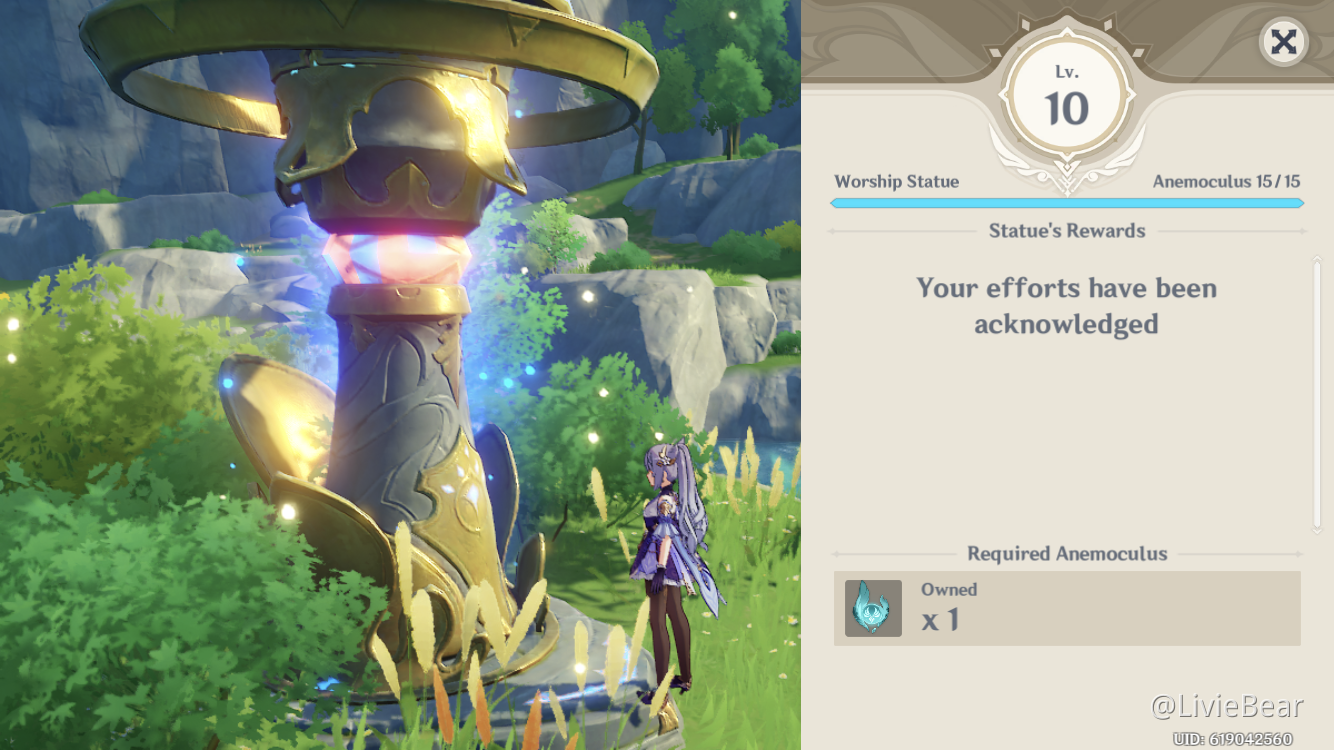Close the Worship Statue panel
This screenshot has height=750, width=1334.
(1283, 42)
